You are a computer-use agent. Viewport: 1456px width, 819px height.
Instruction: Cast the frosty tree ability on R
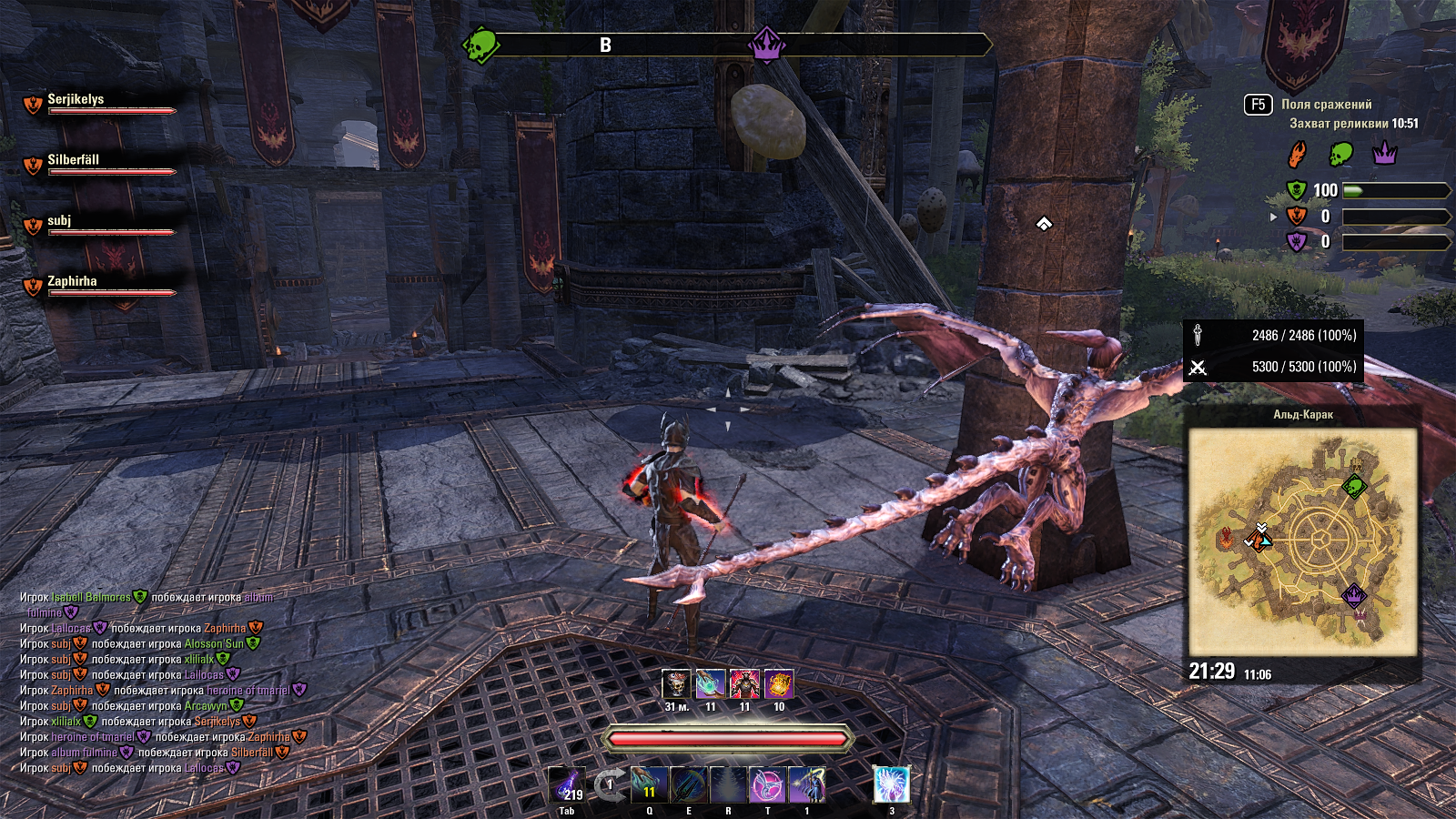click(728, 784)
